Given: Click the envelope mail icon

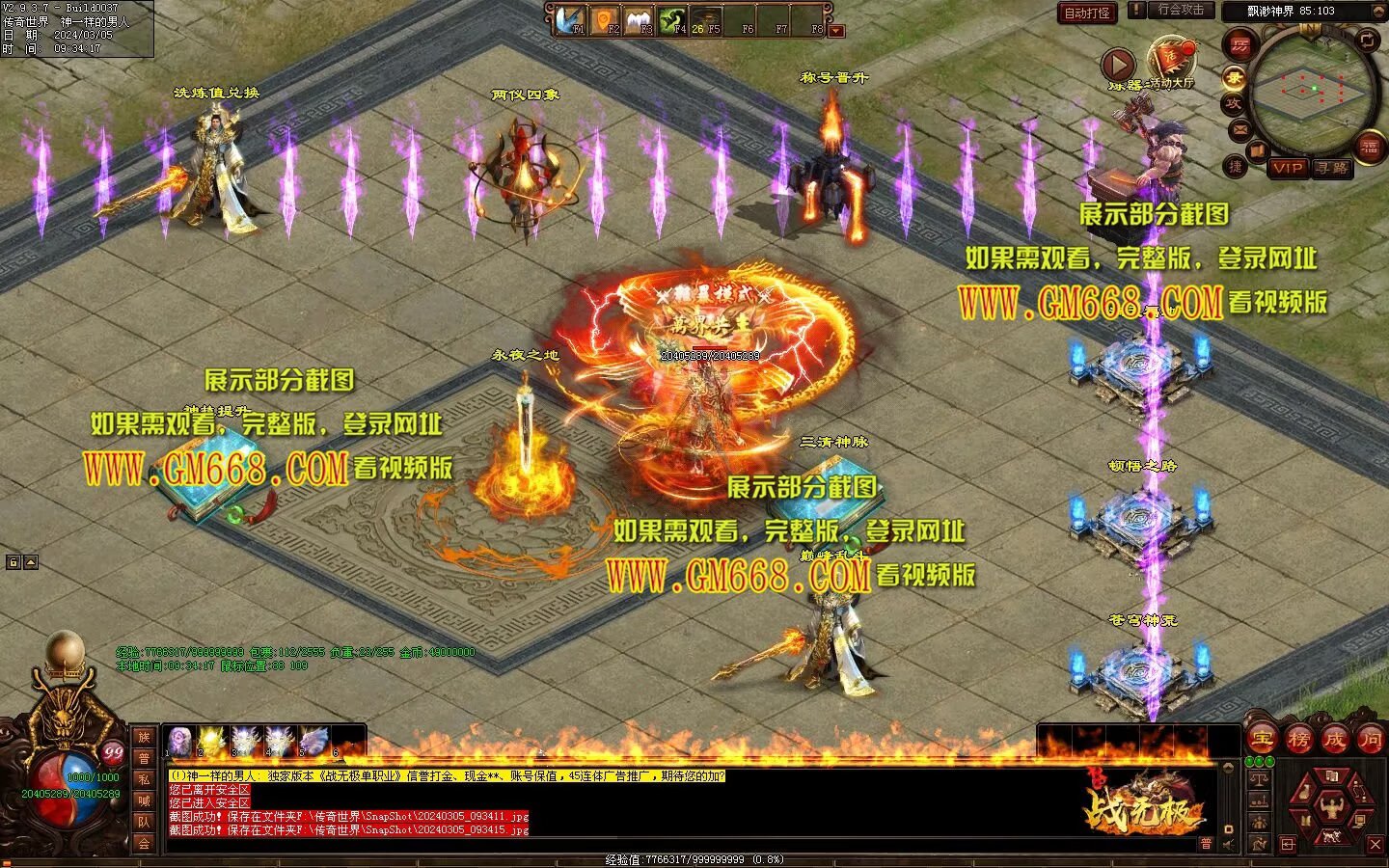Looking at the screenshot, I should pos(1239,128).
